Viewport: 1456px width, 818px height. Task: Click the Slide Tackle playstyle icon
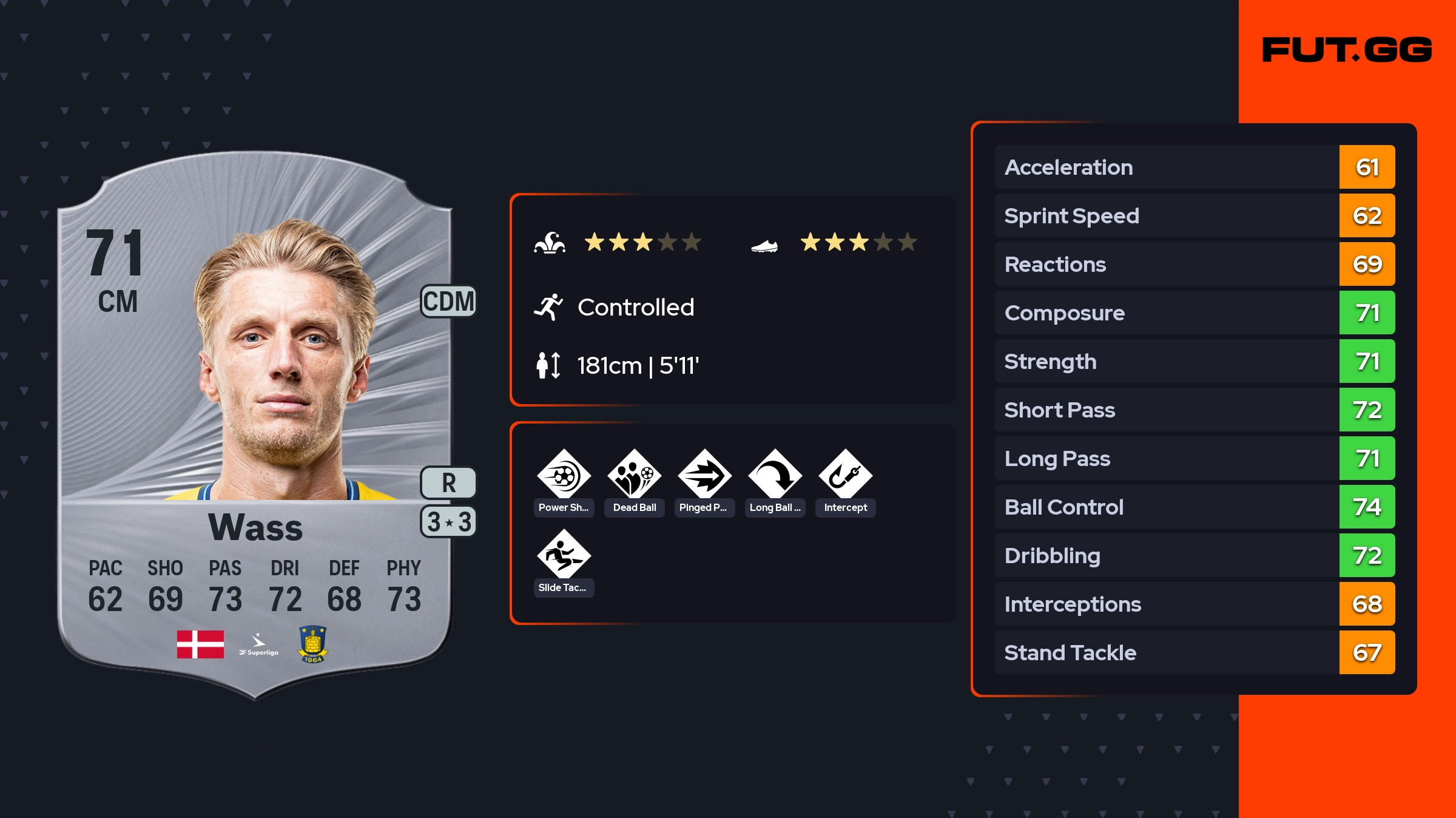[x=564, y=555]
